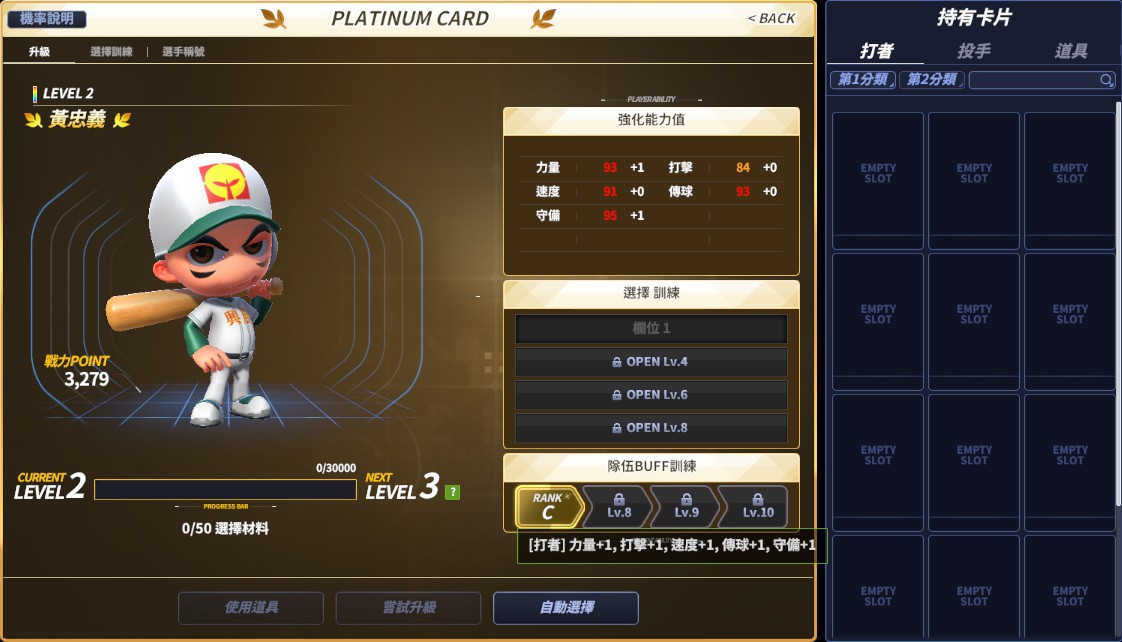This screenshot has height=642, width=1122.
Task: Choose the locked OPEN Lv.6 training slot
Action: click(x=651, y=395)
